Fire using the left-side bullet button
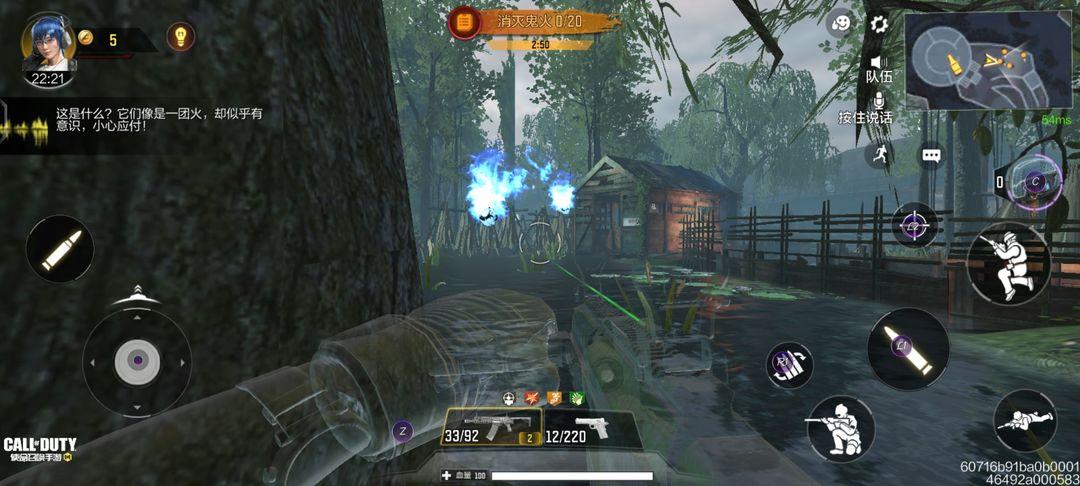1080x486 pixels. 60,249
